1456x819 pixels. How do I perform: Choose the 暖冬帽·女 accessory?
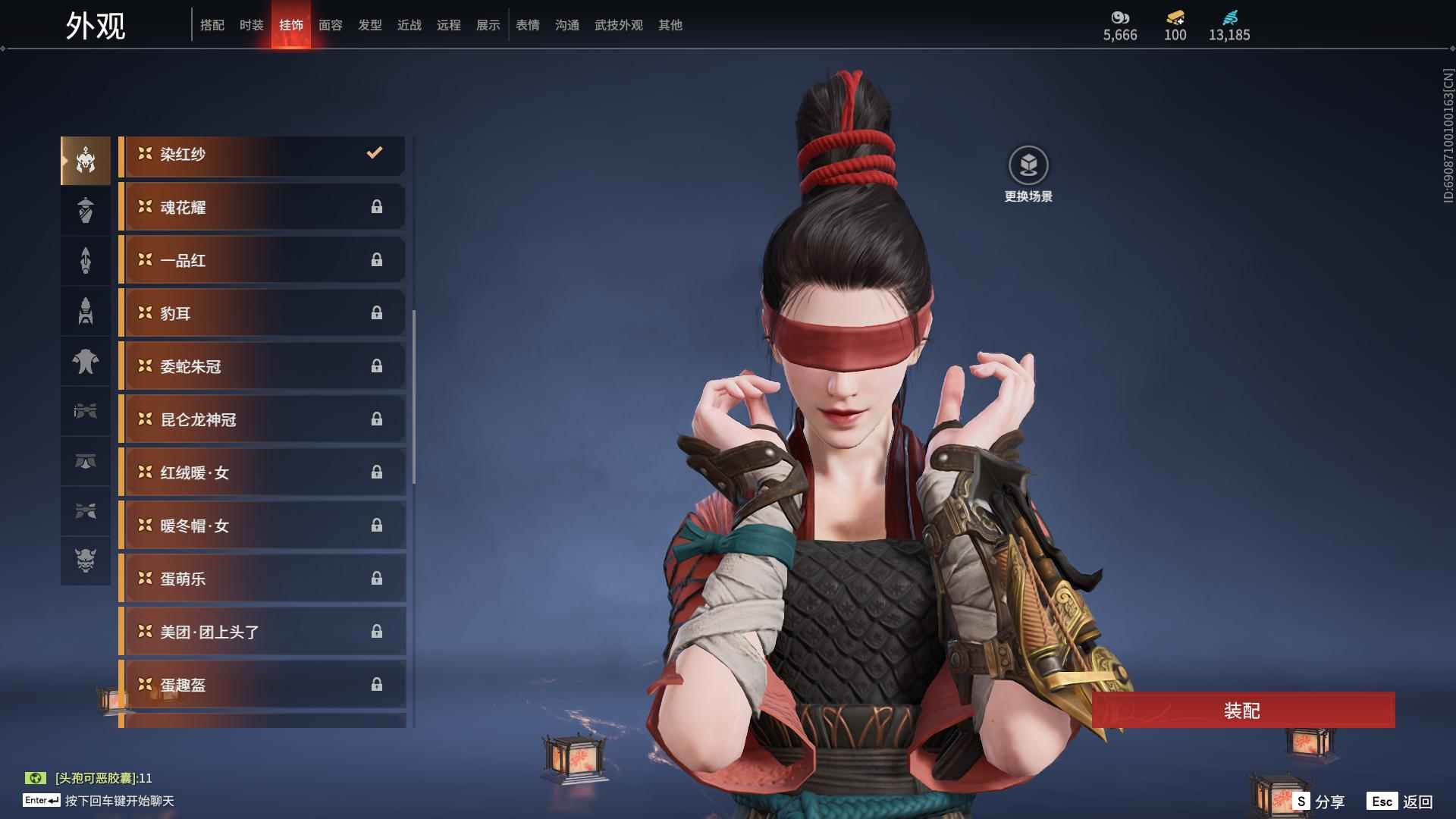[262, 526]
